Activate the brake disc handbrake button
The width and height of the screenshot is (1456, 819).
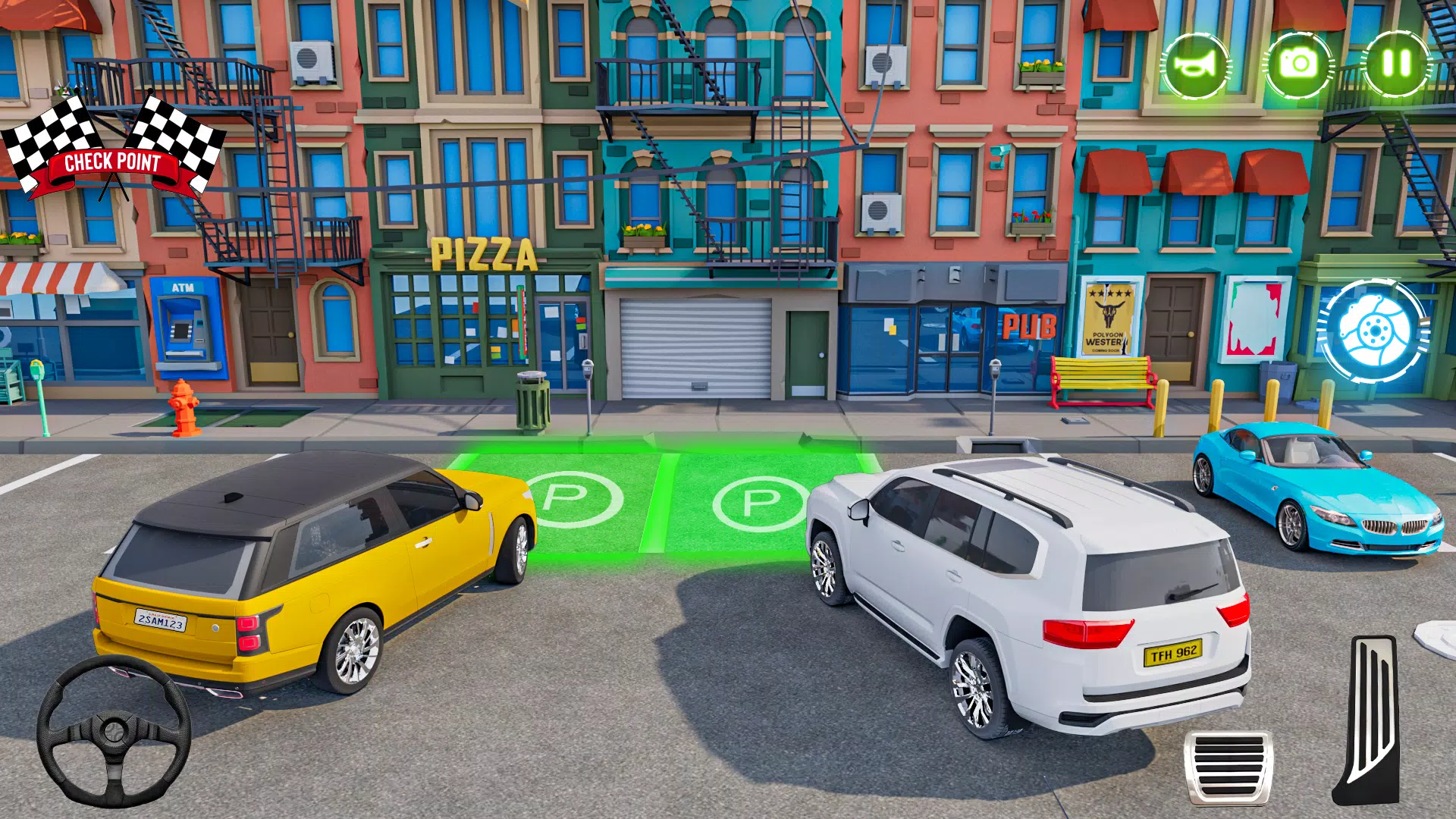1373,331
